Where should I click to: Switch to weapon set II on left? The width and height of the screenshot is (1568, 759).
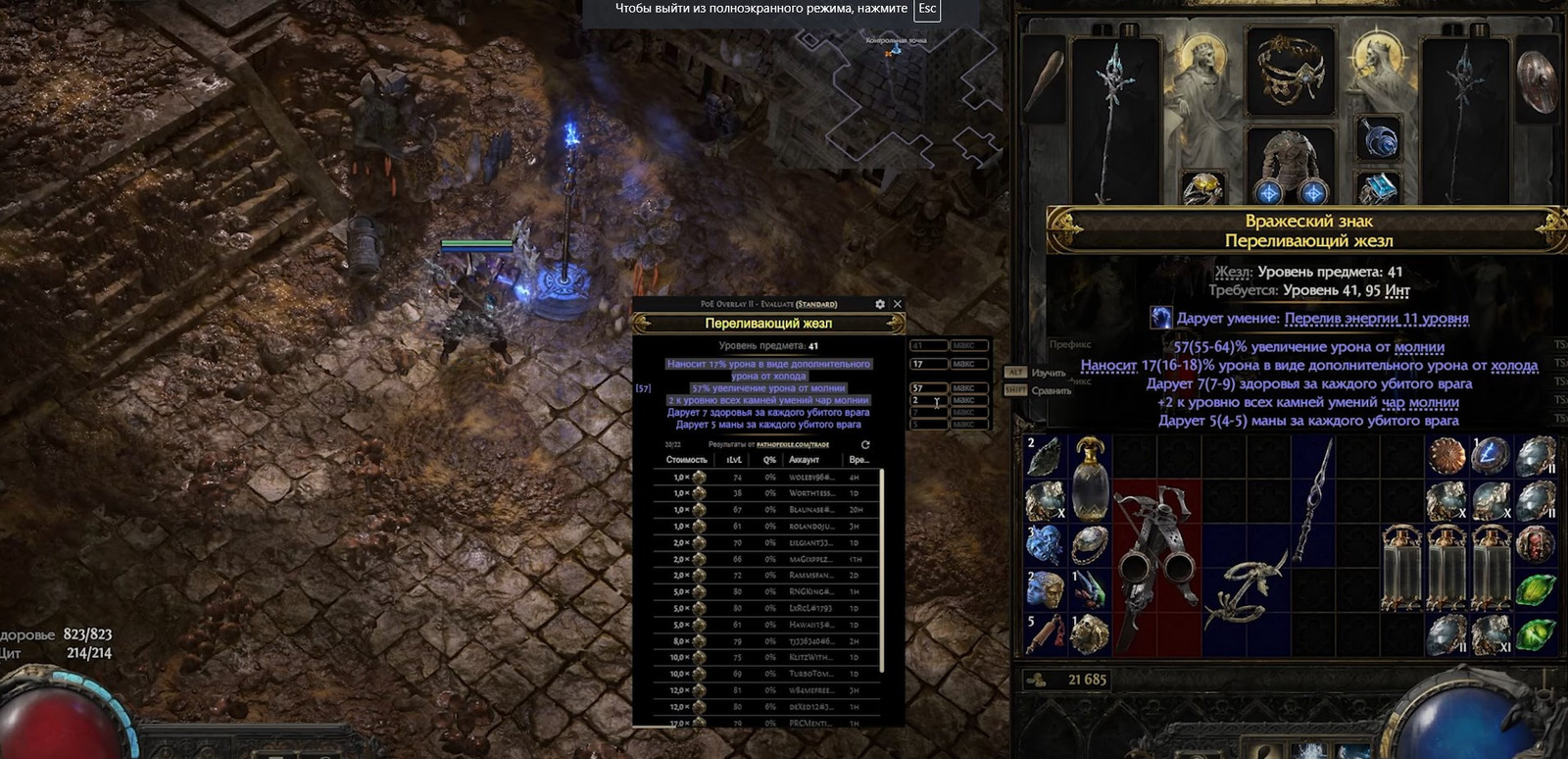point(1129,31)
